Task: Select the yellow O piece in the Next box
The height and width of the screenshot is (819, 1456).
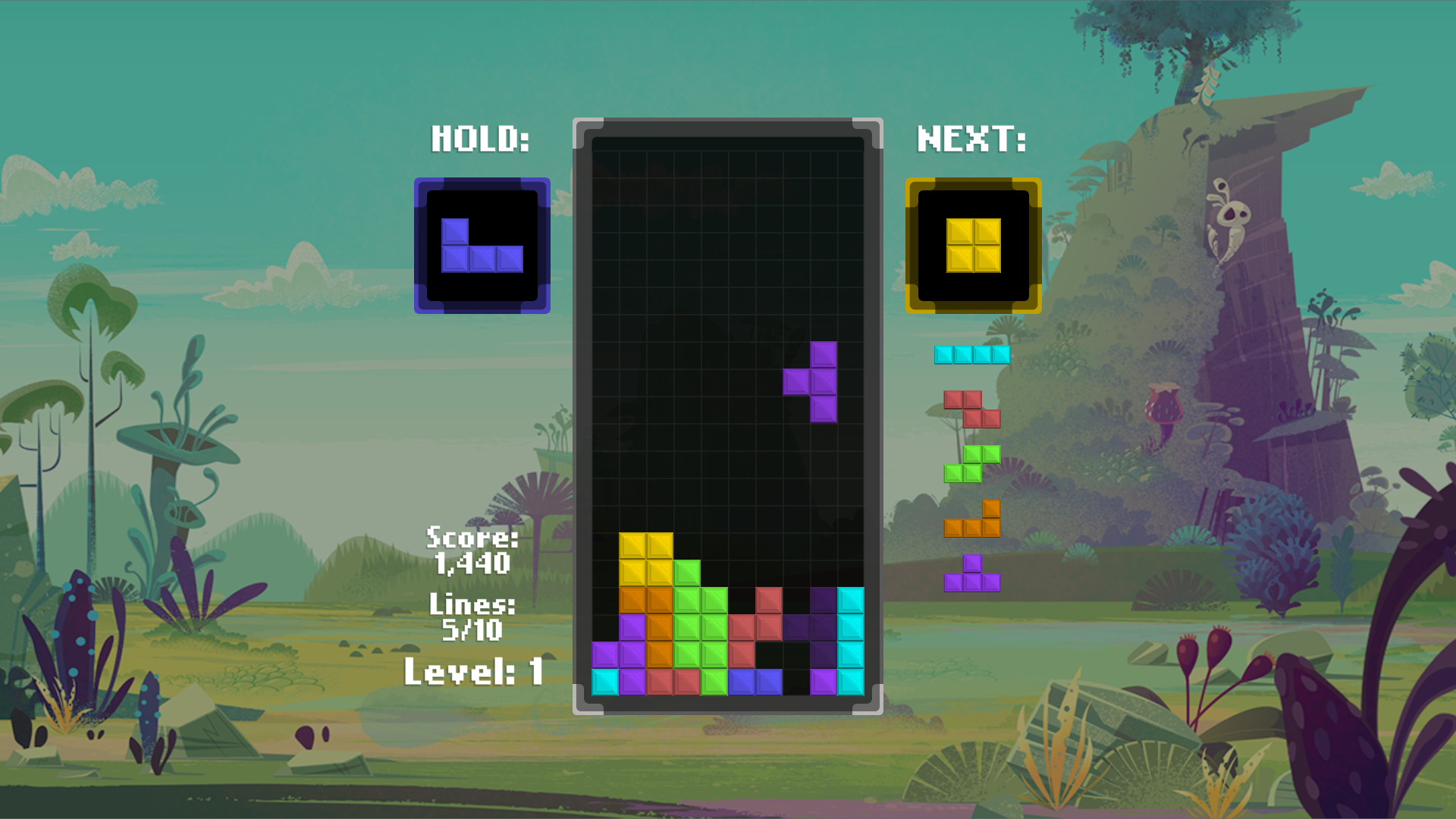Action: click(973, 246)
